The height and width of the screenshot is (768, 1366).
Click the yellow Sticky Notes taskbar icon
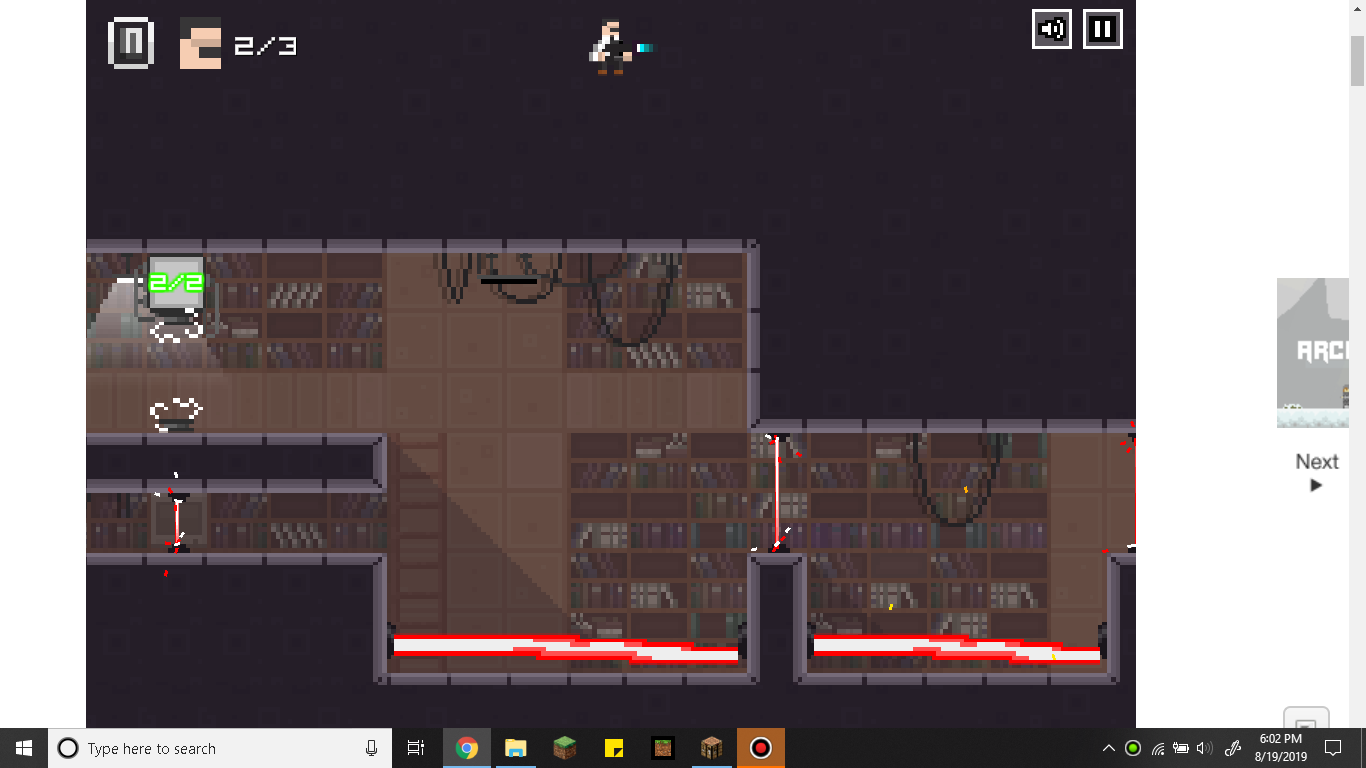pyautogui.click(x=613, y=748)
